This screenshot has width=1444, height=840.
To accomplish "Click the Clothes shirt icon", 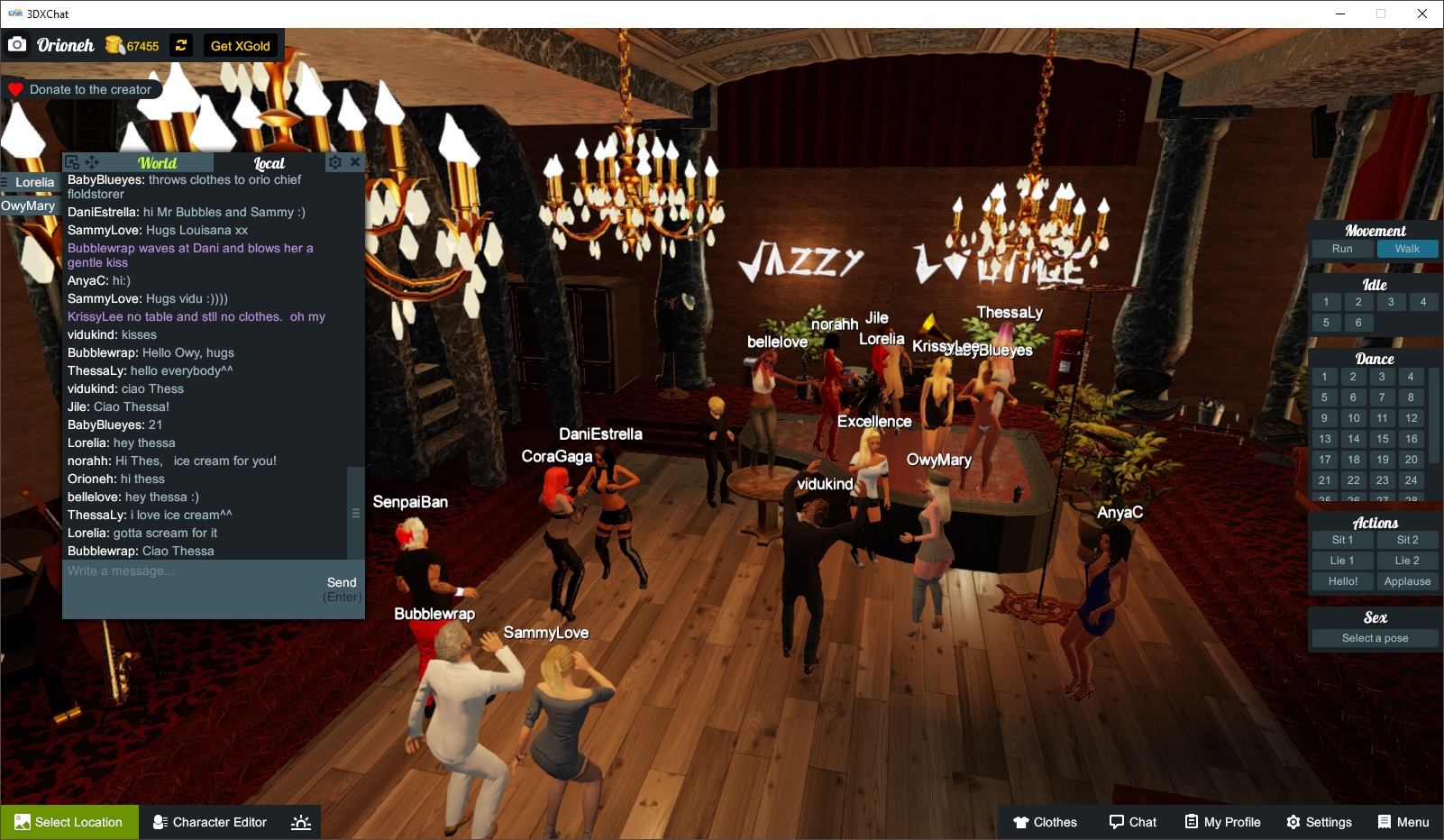I will pos(1024,822).
